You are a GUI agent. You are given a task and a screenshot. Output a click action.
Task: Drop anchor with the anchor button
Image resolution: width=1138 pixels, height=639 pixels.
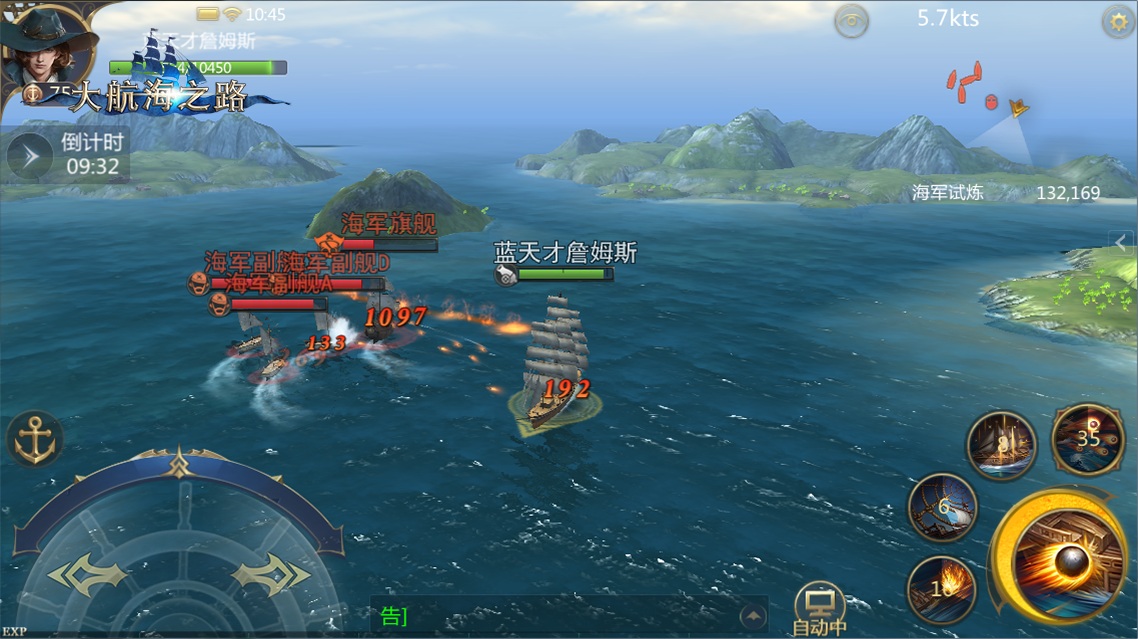[x=35, y=440]
